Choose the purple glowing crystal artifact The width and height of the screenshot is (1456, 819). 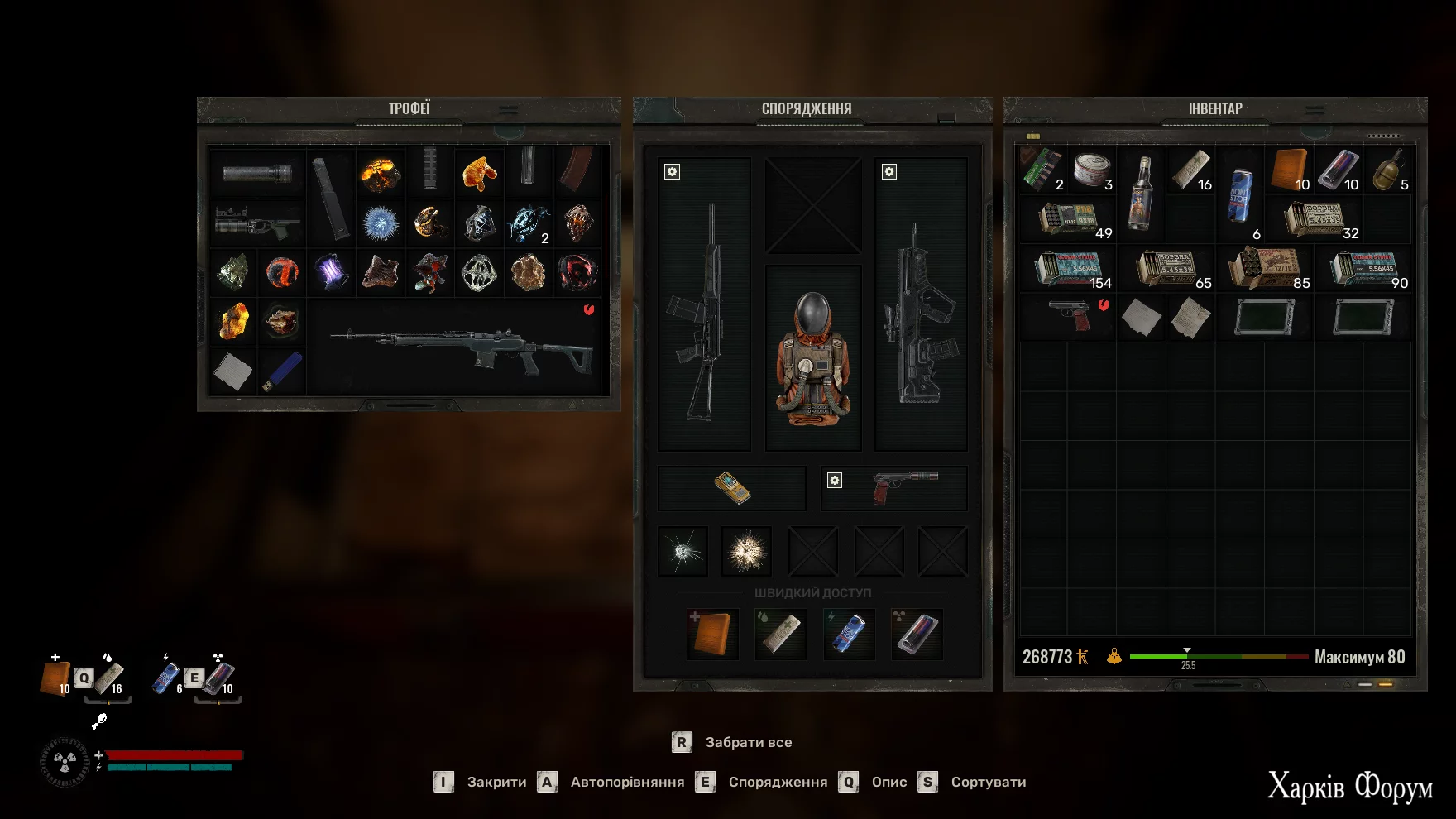tap(331, 272)
